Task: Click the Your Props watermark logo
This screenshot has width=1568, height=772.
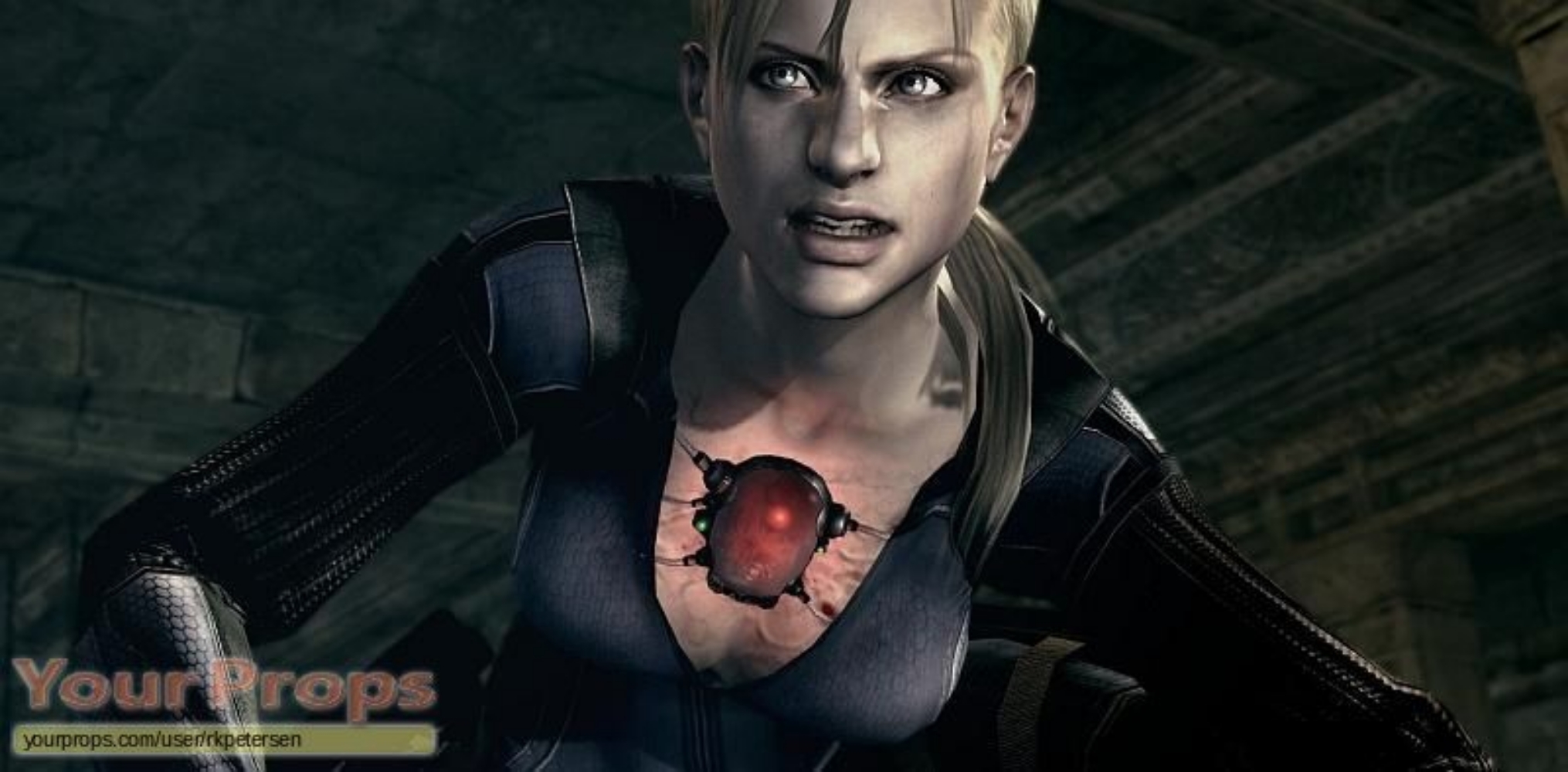Action: pyautogui.click(x=224, y=689)
